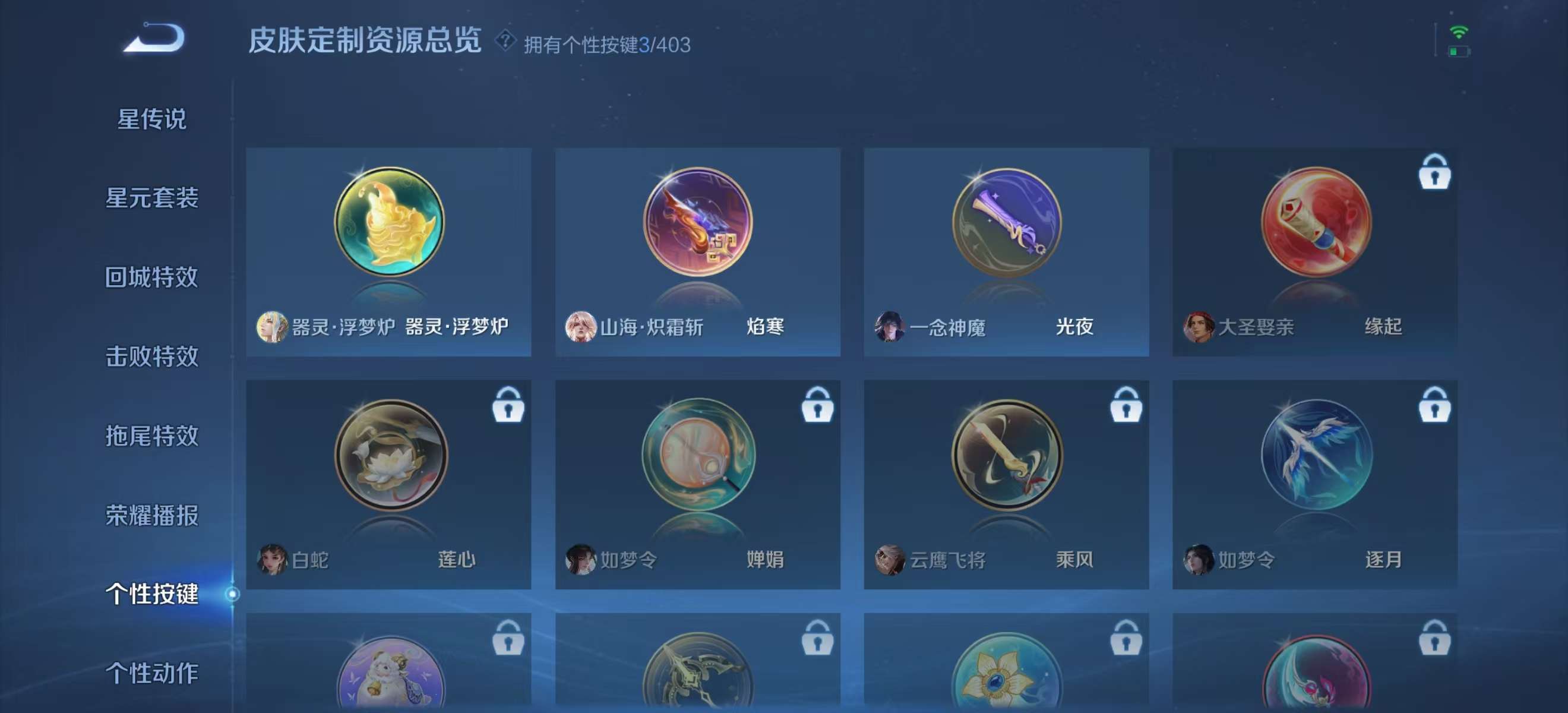Click the 山海·炽霜斩 hero avatar icon
The image size is (1568, 713).
[583, 327]
